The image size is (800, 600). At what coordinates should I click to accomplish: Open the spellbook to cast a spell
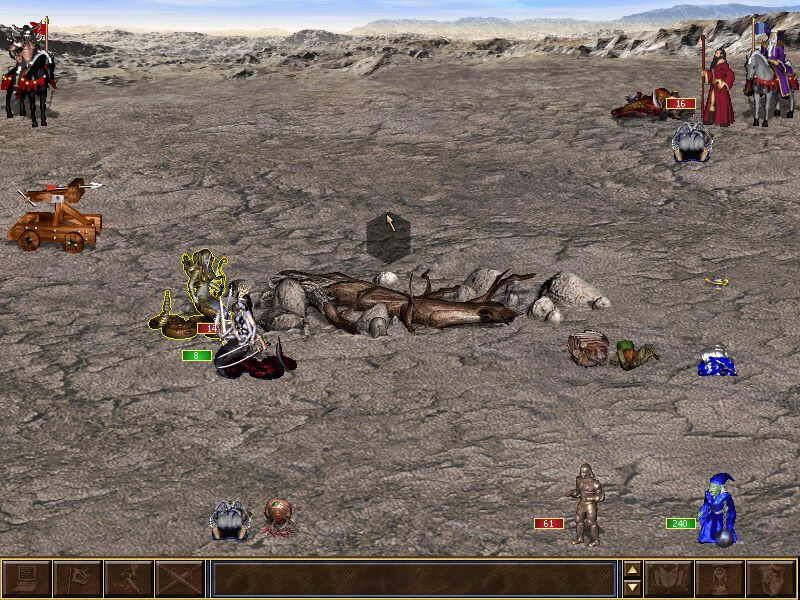(x=669, y=579)
